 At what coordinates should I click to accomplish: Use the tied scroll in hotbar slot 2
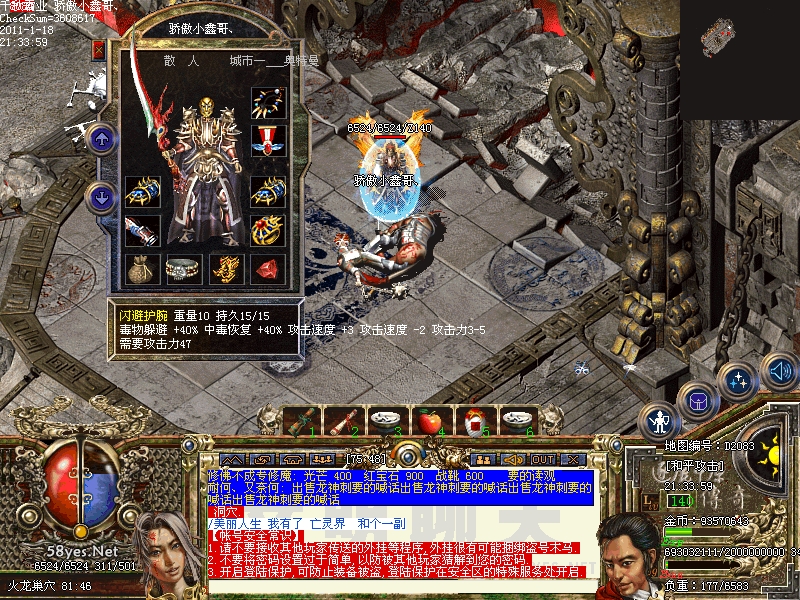pos(343,421)
